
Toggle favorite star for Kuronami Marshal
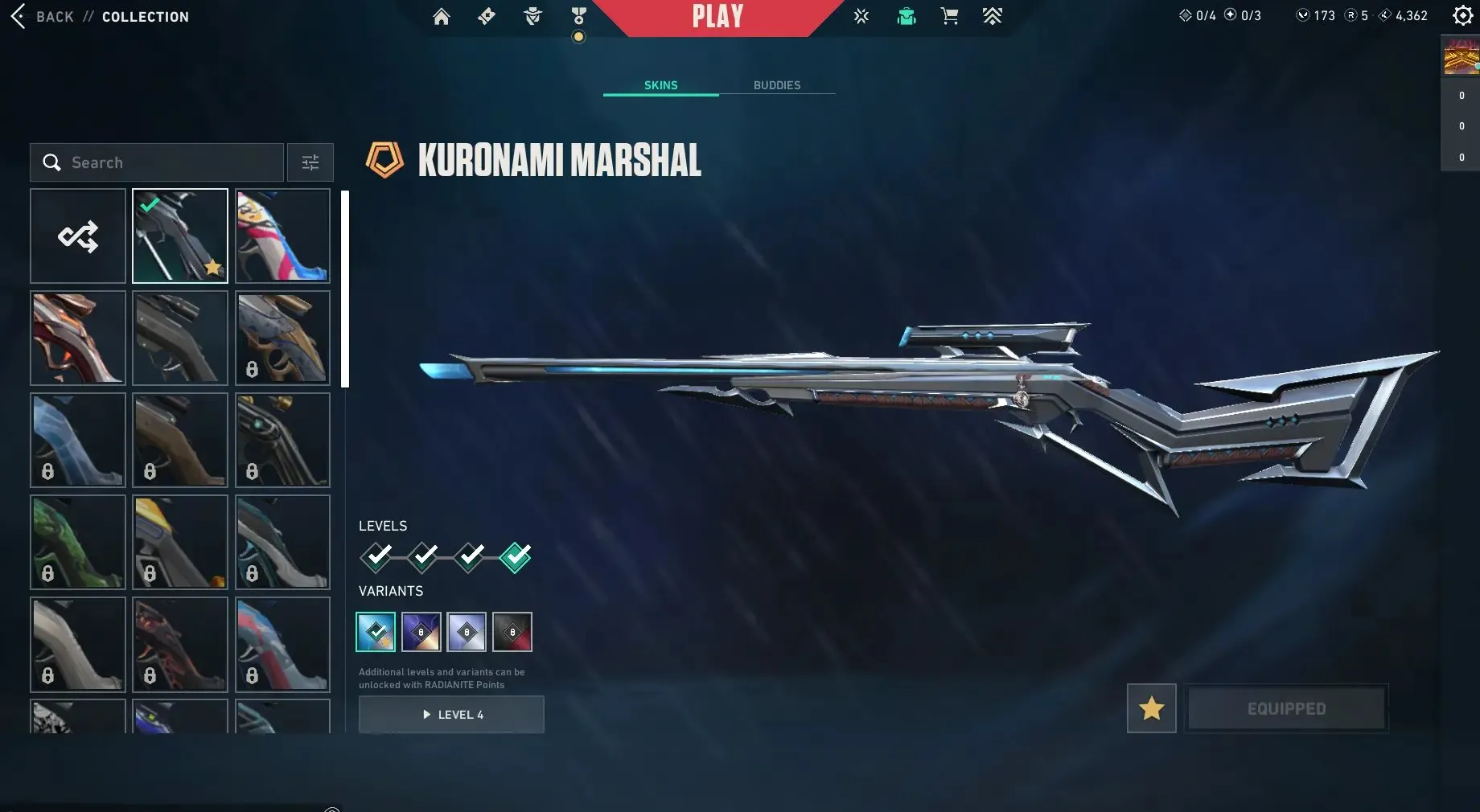point(1152,708)
